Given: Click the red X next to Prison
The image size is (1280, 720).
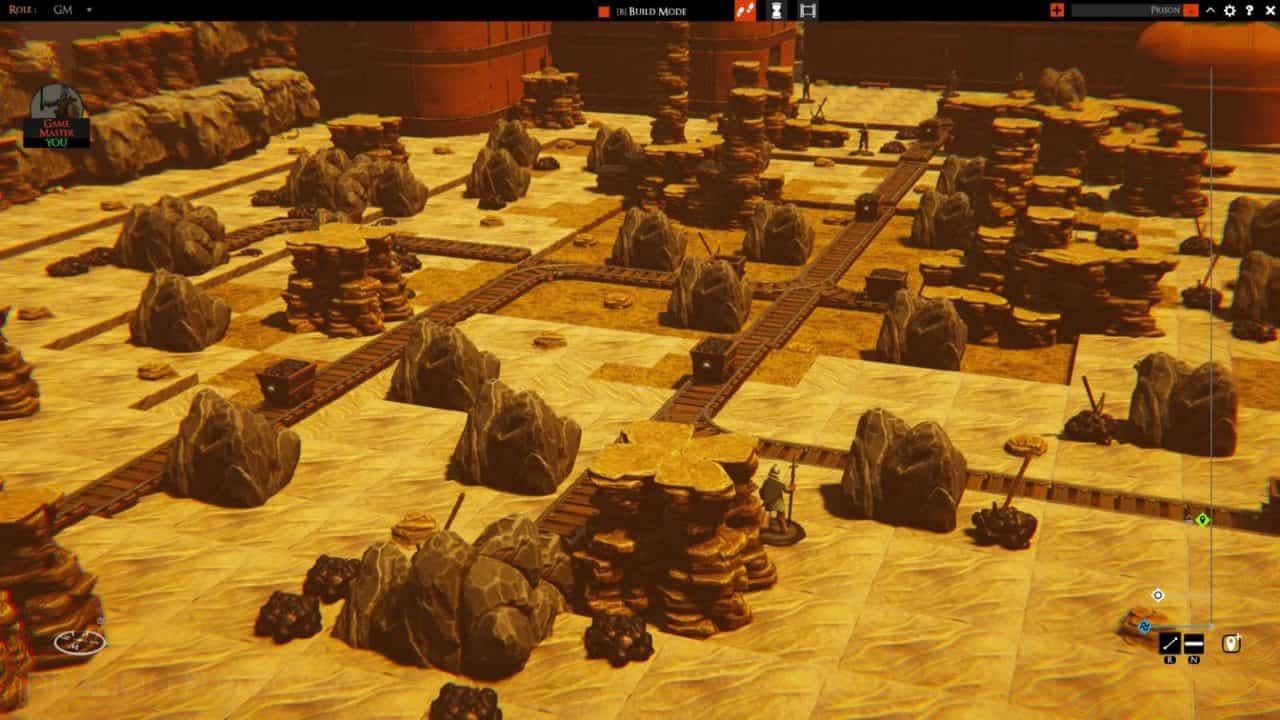Looking at the screenshot, I should coord(1190,11).
